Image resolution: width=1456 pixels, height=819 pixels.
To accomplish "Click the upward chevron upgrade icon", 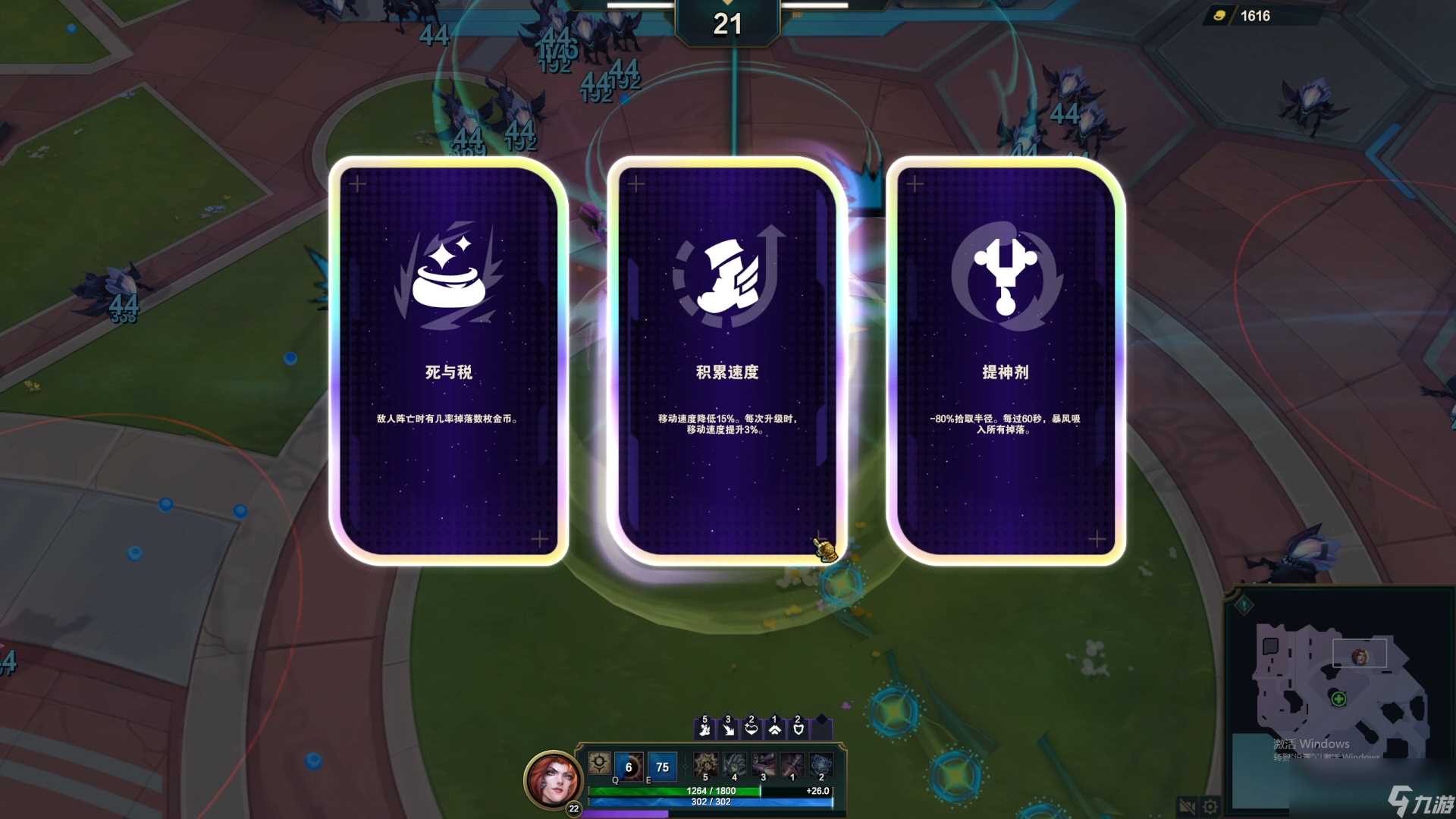I will [x=775, y=730].
